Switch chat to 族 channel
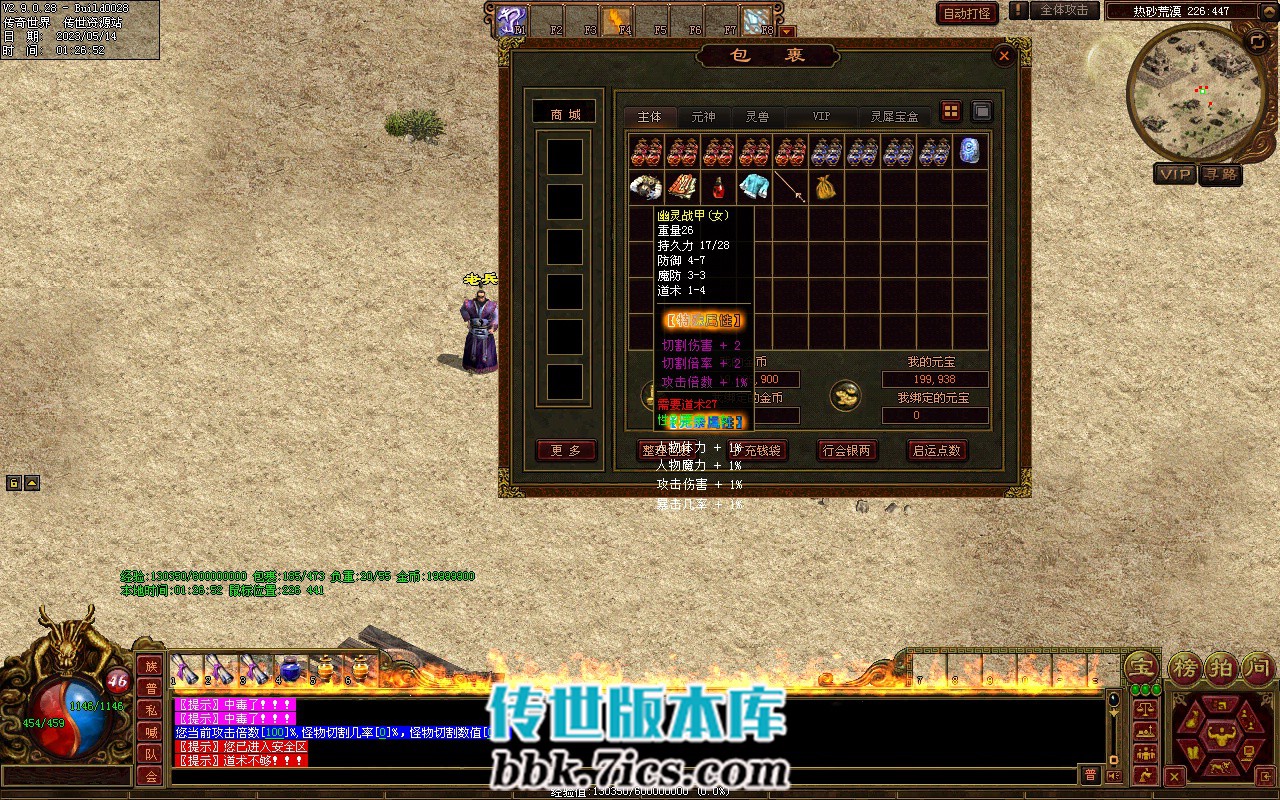The height and width of the screenshot is (800, 1280). coord(150,666)
